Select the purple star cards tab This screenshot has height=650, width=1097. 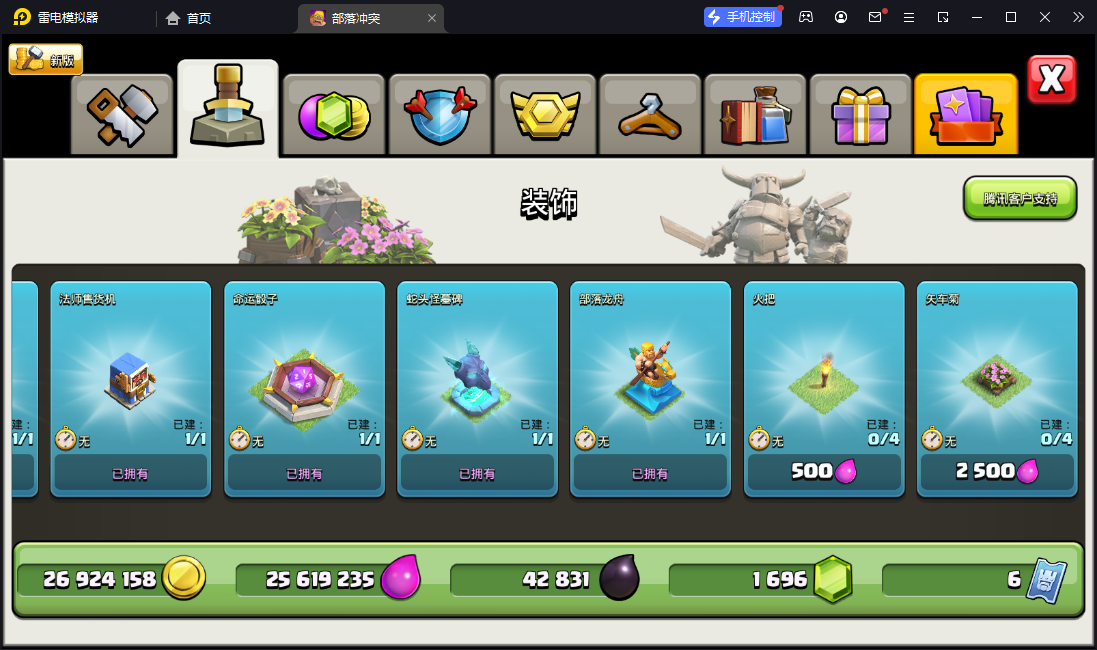(x=965, y=115)
